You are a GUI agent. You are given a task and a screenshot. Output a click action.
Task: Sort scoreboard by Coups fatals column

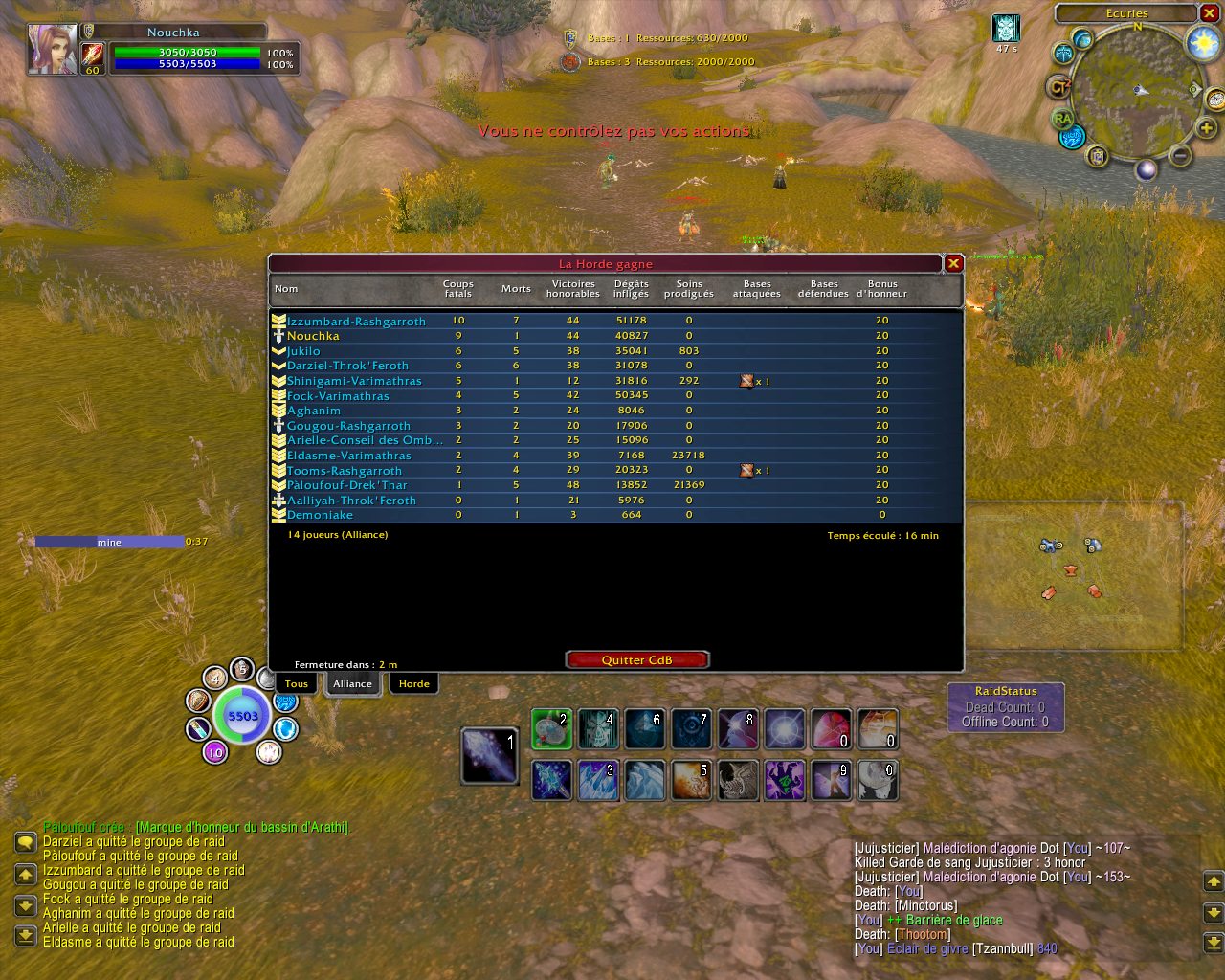(x=457, y=288)
